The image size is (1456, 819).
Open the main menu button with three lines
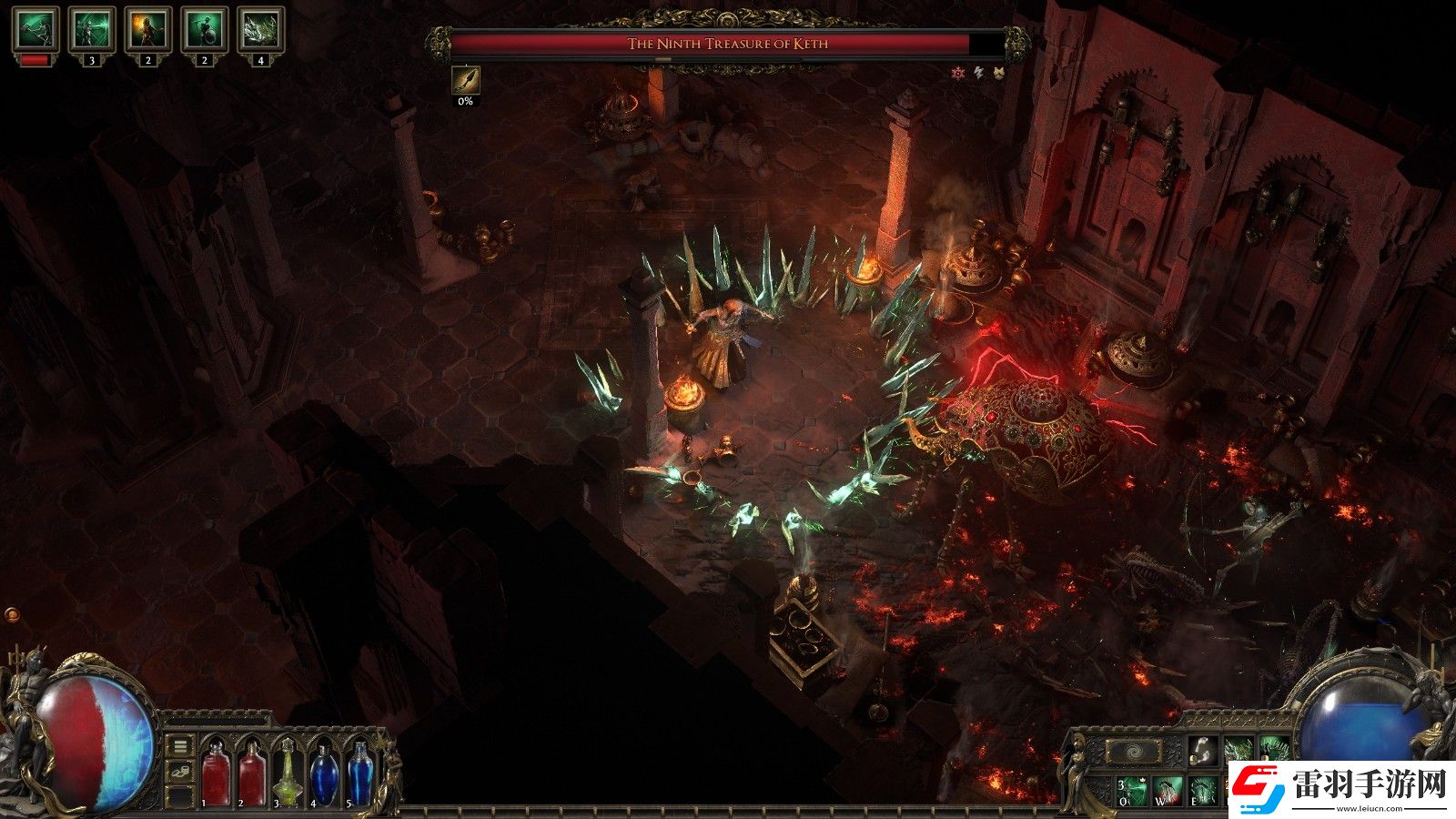[180, 746]
